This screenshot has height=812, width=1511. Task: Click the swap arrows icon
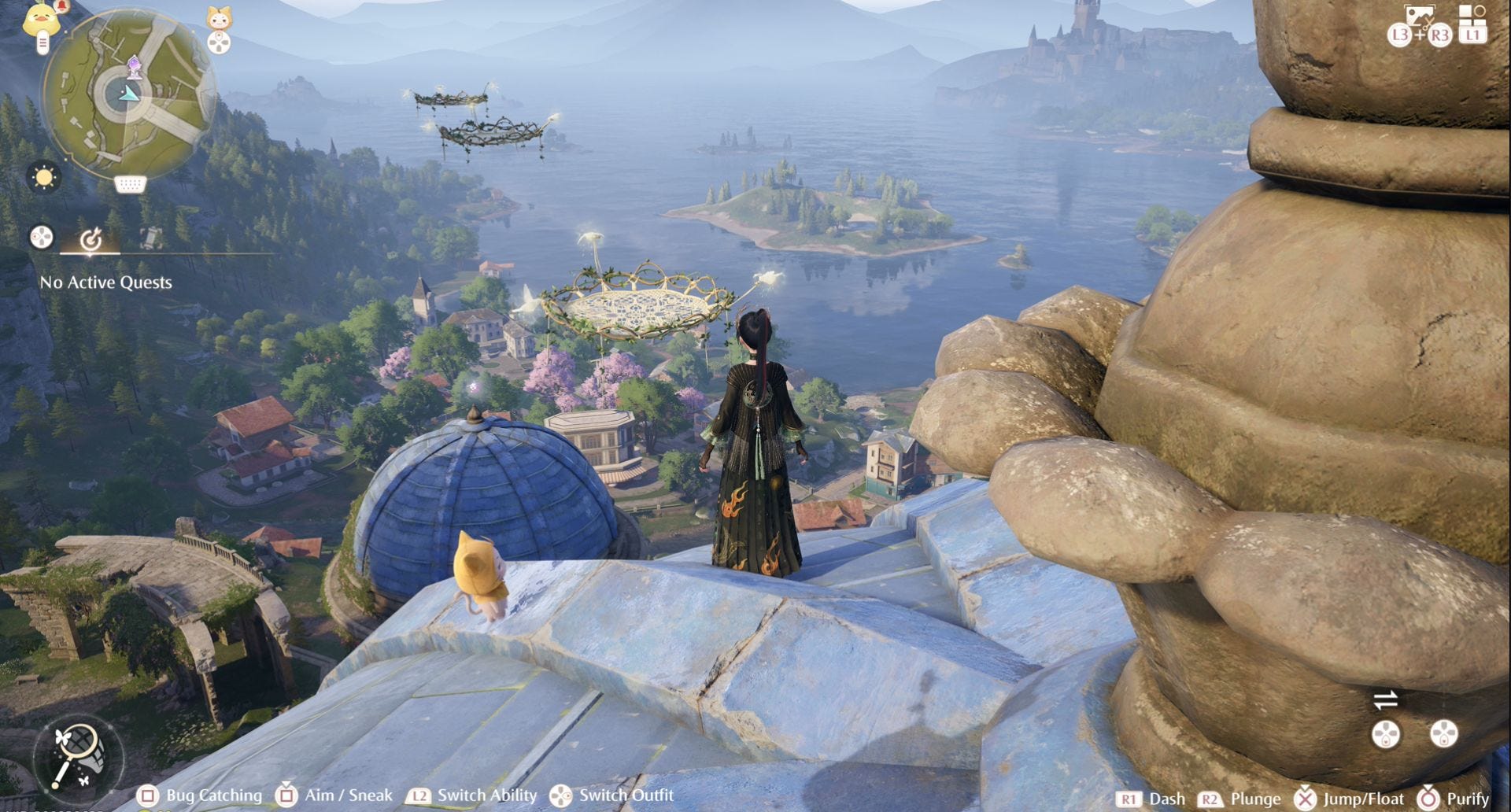[1385, 699]
